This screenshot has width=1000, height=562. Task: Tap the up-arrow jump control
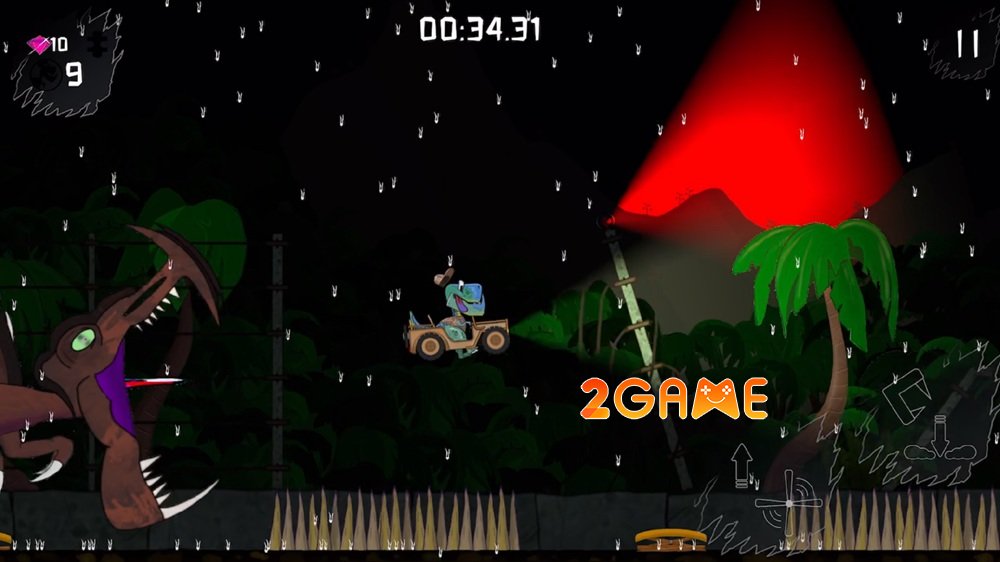click(741, 465)
